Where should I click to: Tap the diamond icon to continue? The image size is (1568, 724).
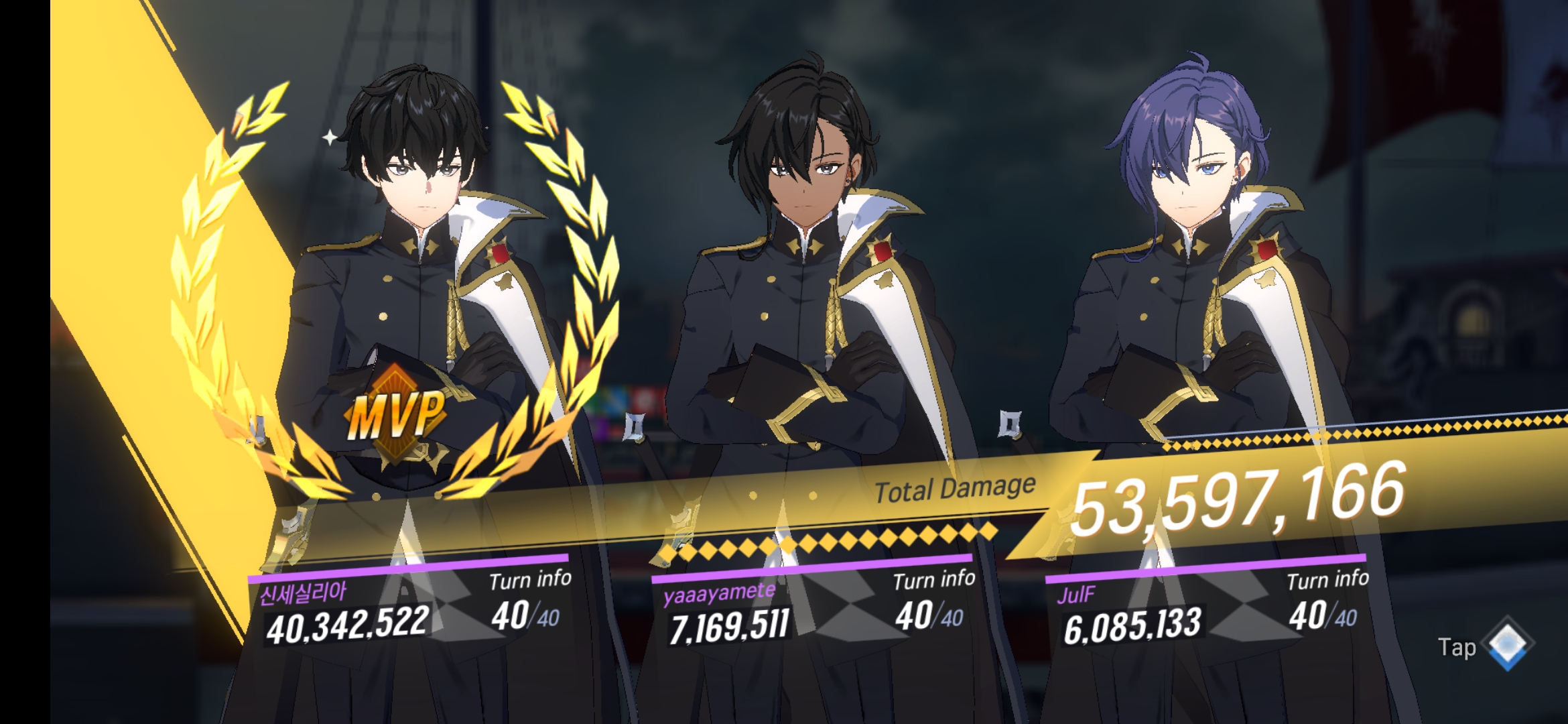pyautogui.click(x=1508, y=644)
